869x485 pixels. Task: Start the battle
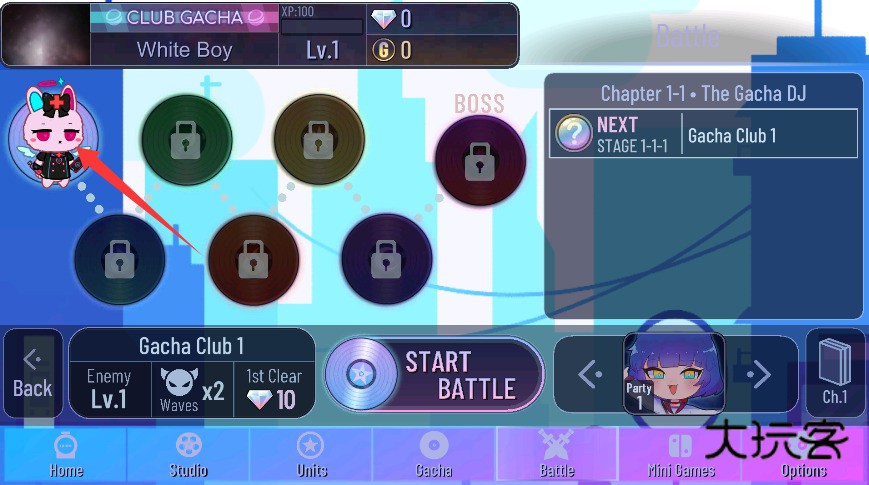tap(435, 375)
